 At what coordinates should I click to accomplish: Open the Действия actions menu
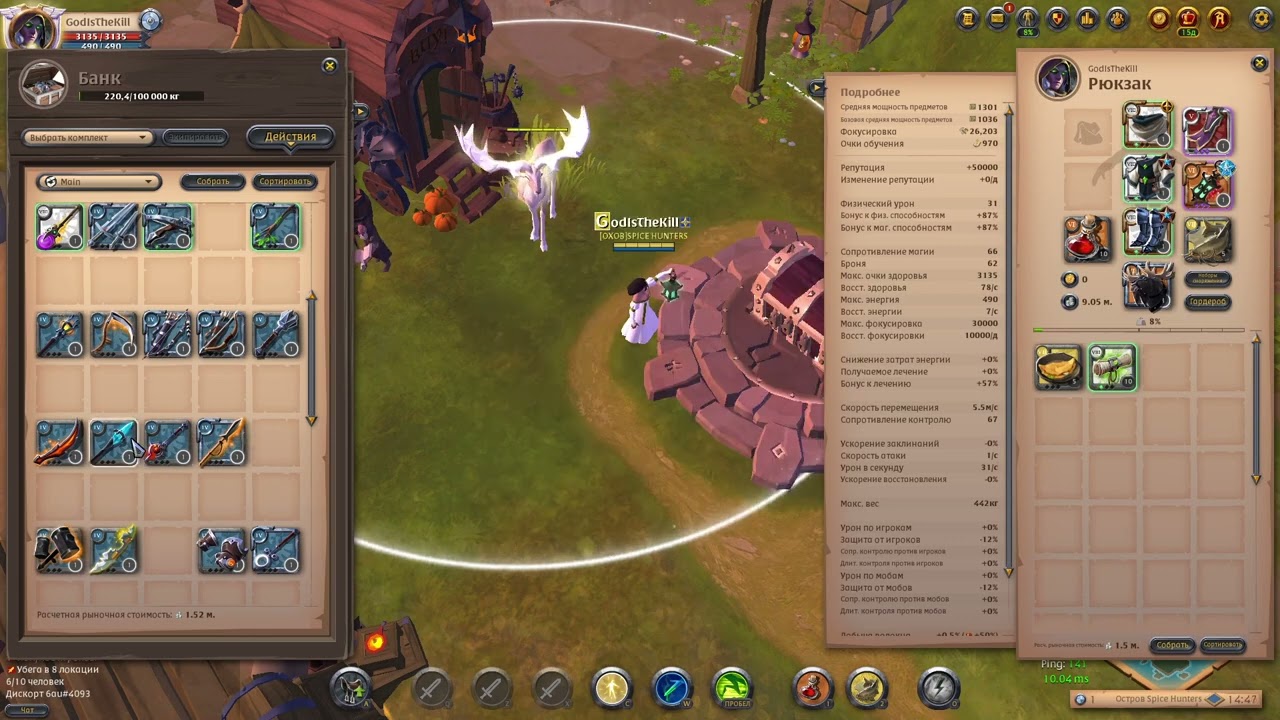[x=290, y=137]
